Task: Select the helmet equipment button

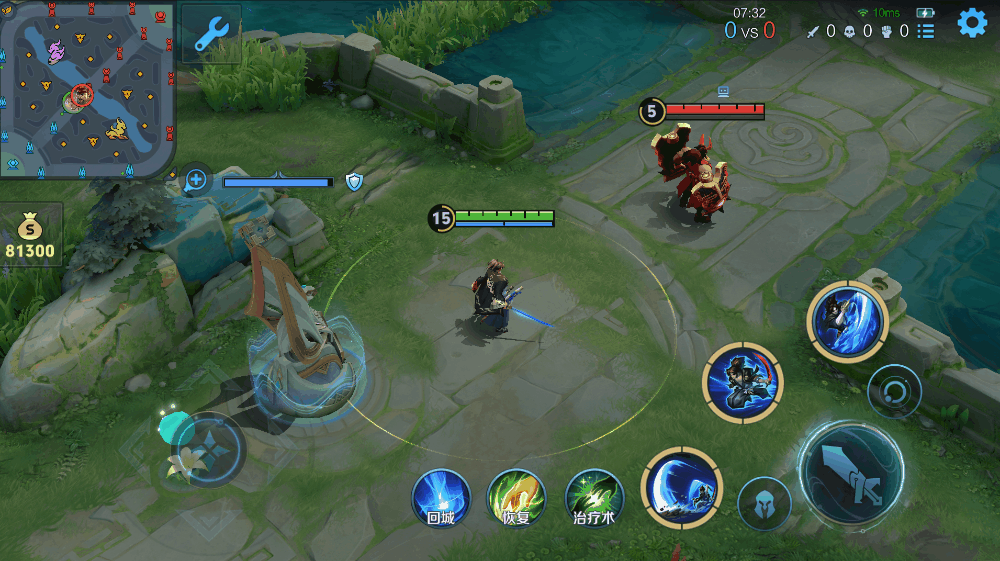Action: coord(764,503)
